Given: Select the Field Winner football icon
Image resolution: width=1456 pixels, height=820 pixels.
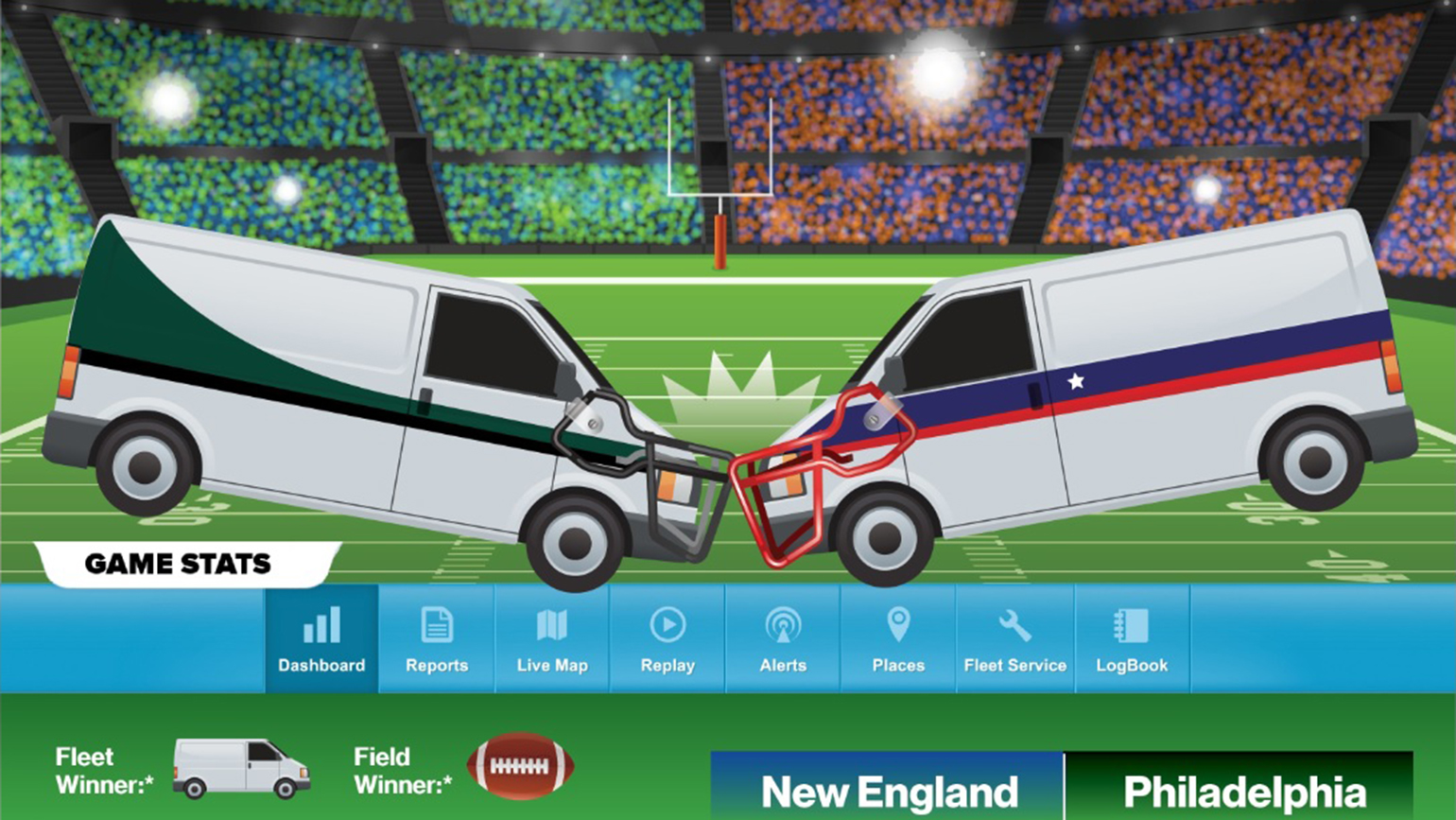Looking at the screenshot, I should pyautogui.click(x=523, y=767).
